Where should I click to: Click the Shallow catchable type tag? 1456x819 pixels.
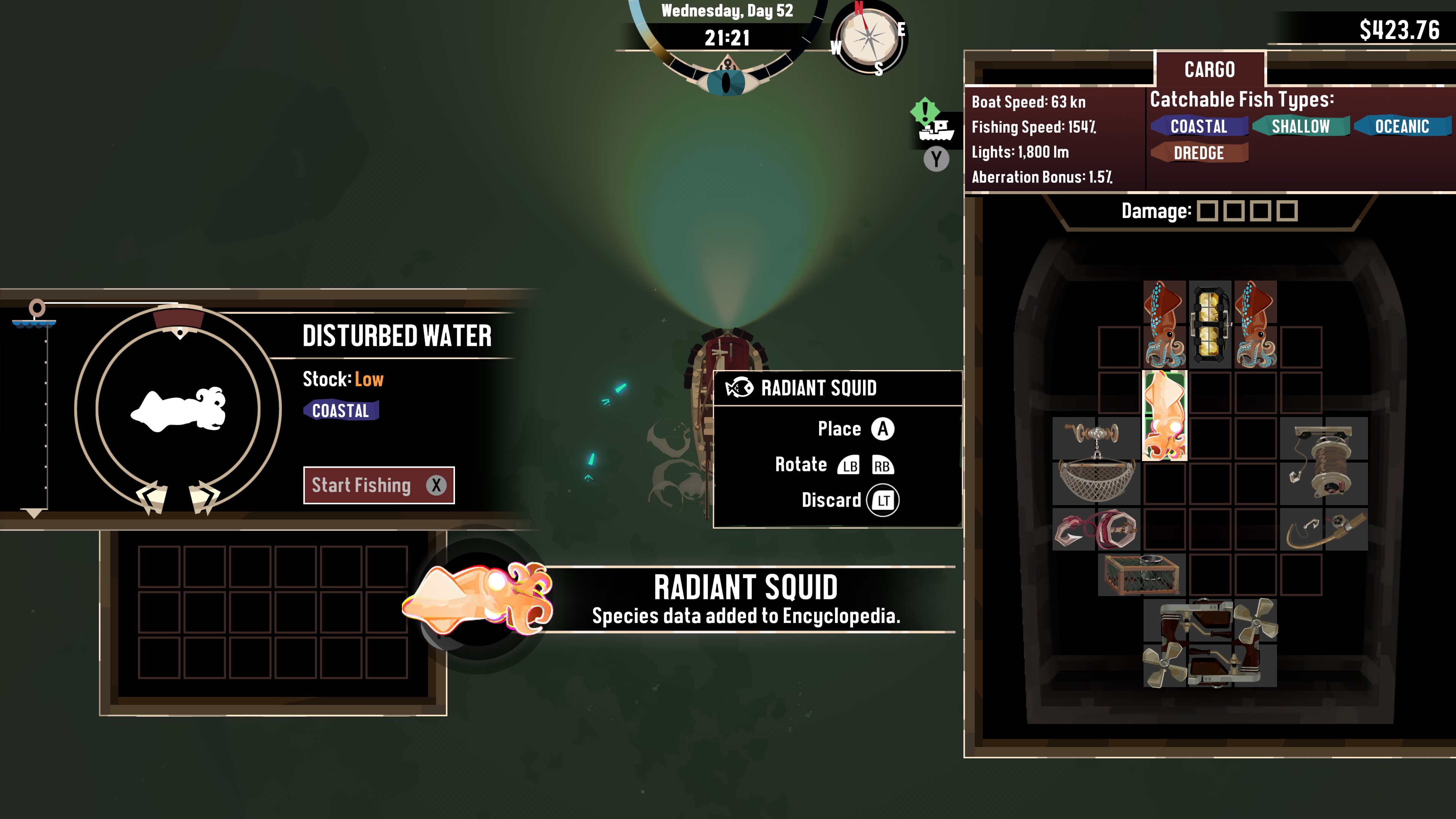(x=1300, y=126)
